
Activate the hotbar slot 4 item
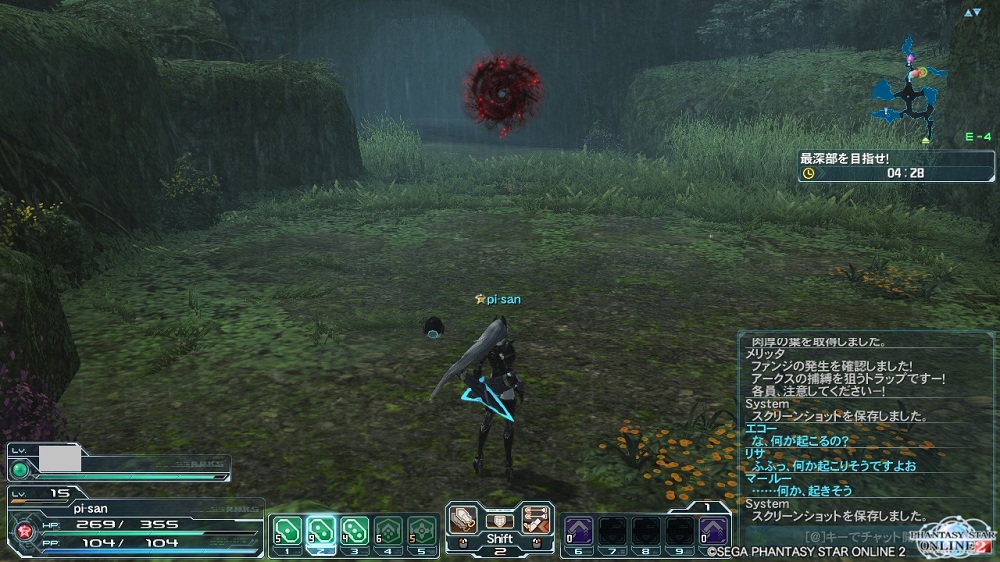[x=389, y=530]
